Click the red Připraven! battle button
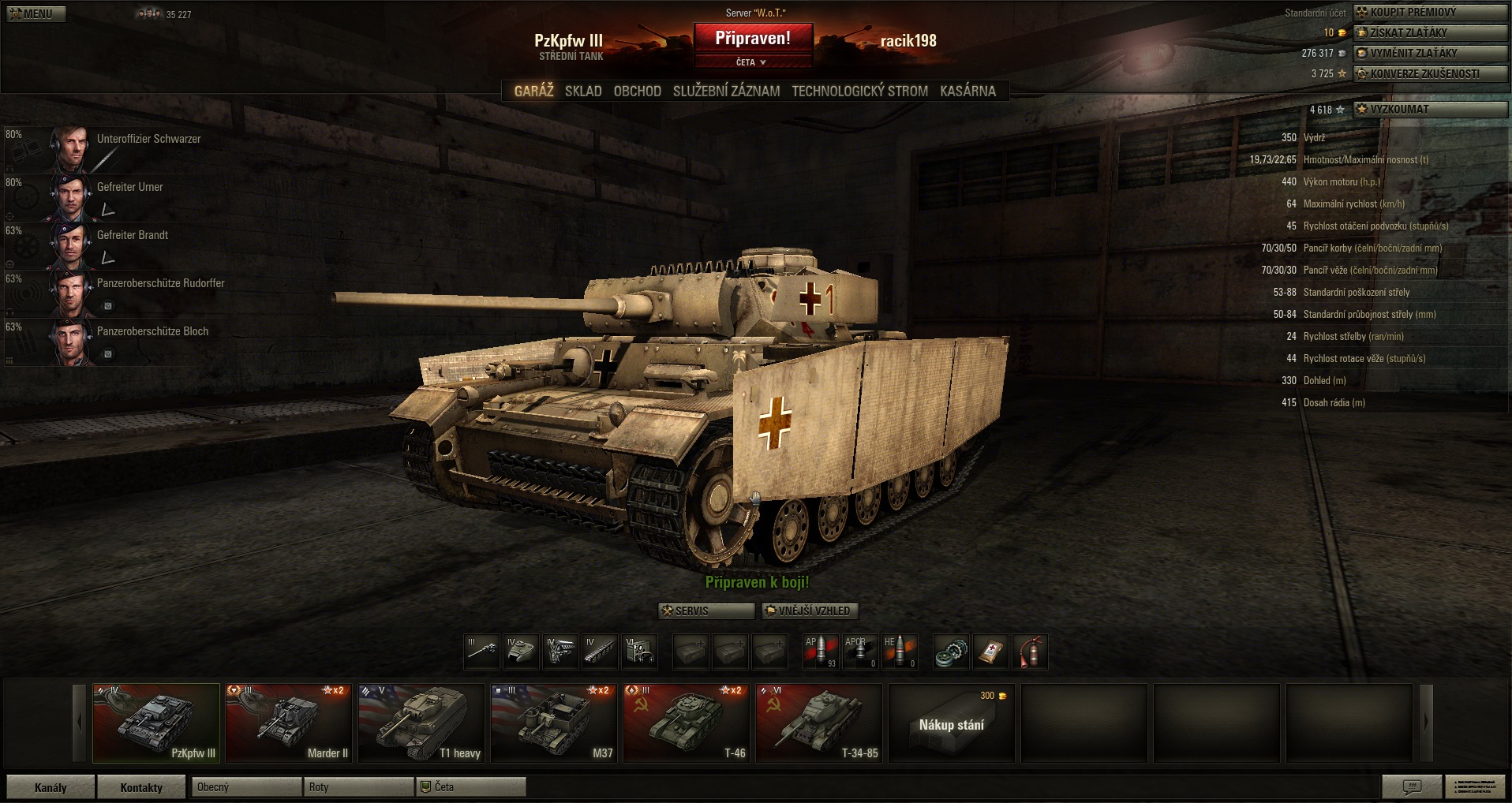1512x803 pixels. (753, 39)
